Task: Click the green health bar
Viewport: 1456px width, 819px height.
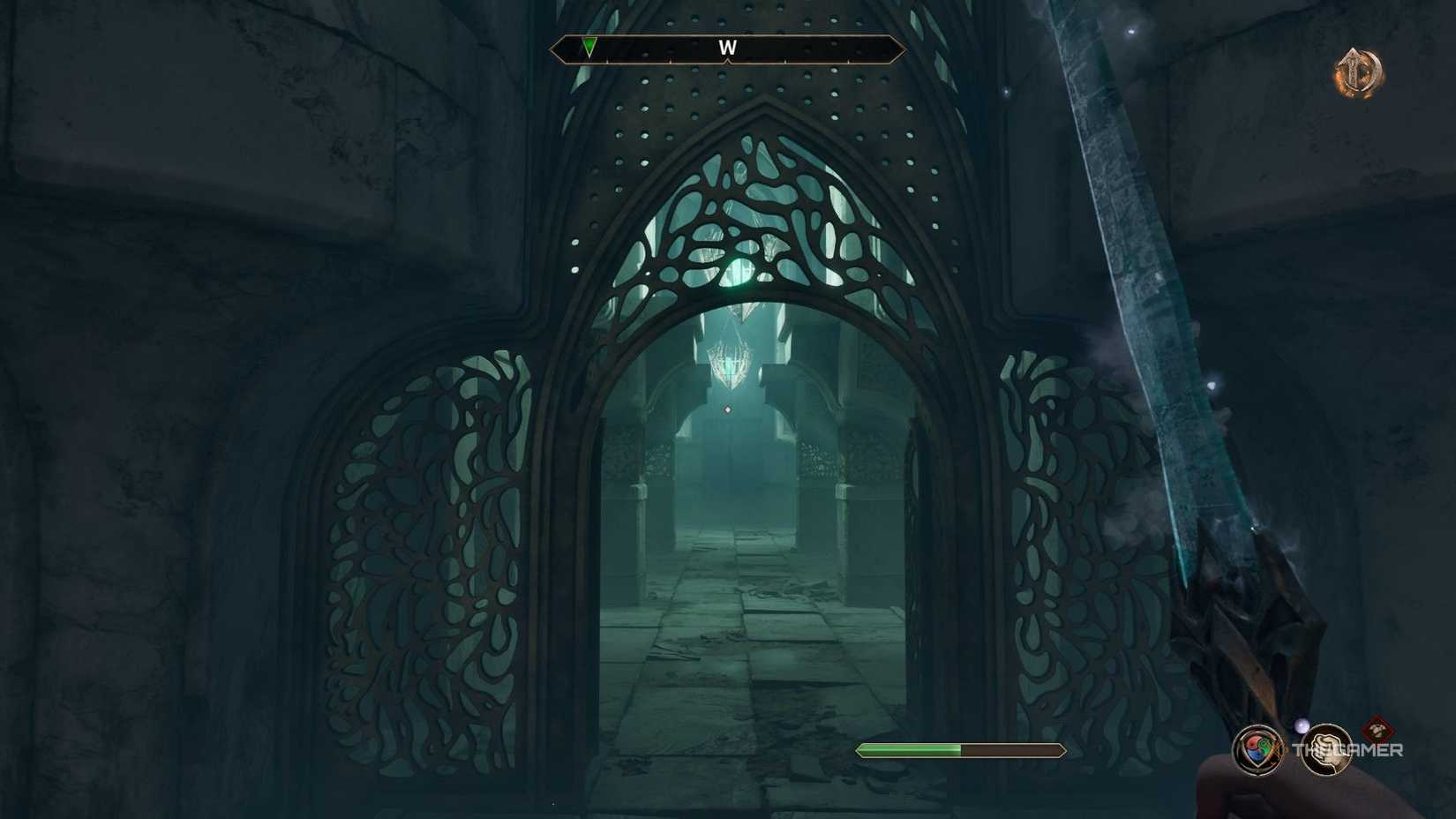Action: (x=909, y=749)
